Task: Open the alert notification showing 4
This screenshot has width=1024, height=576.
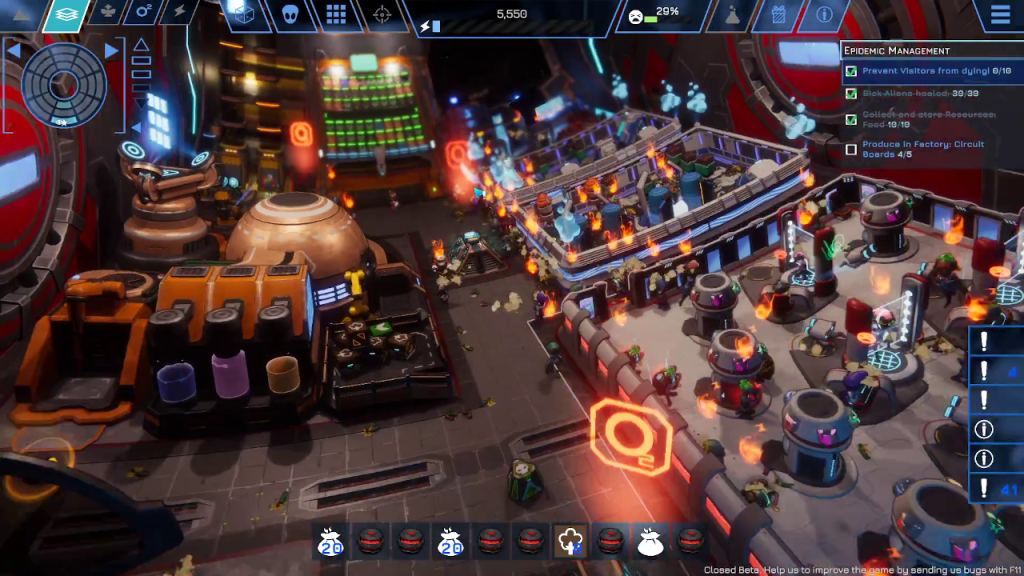Action: coord(996,371)
